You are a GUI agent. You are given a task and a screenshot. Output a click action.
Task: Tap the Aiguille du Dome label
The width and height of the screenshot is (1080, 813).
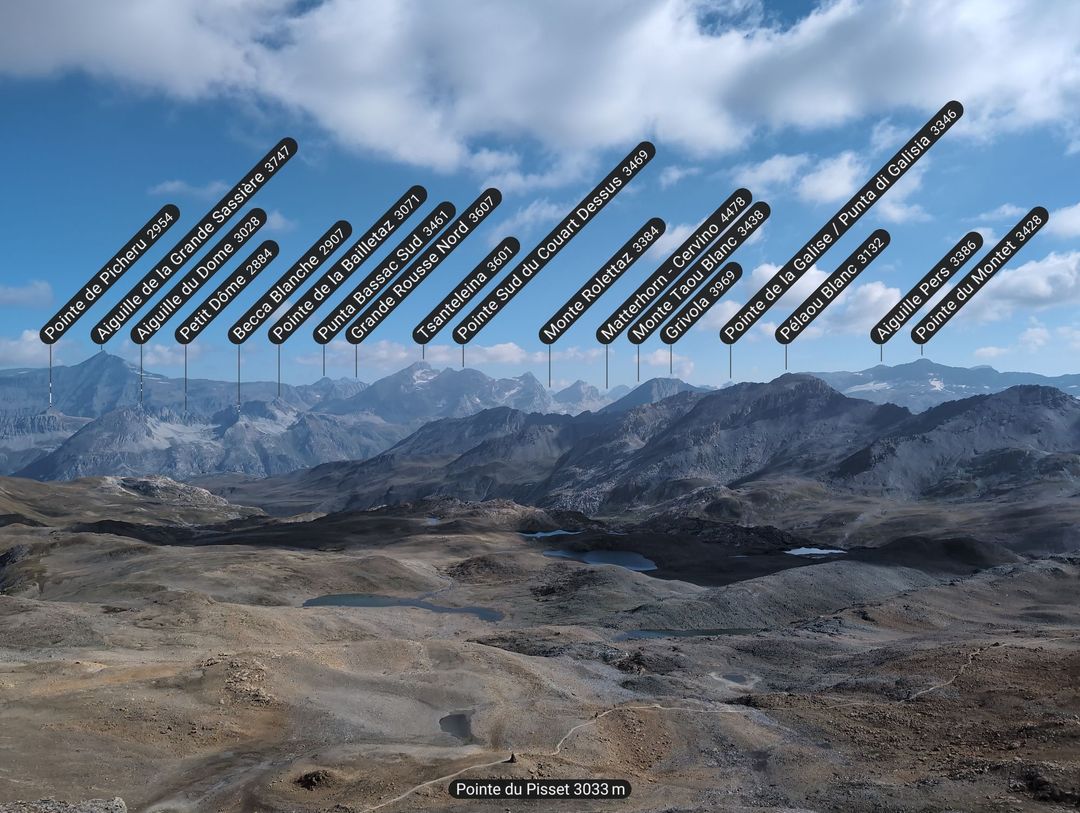[x=198, y=276]
